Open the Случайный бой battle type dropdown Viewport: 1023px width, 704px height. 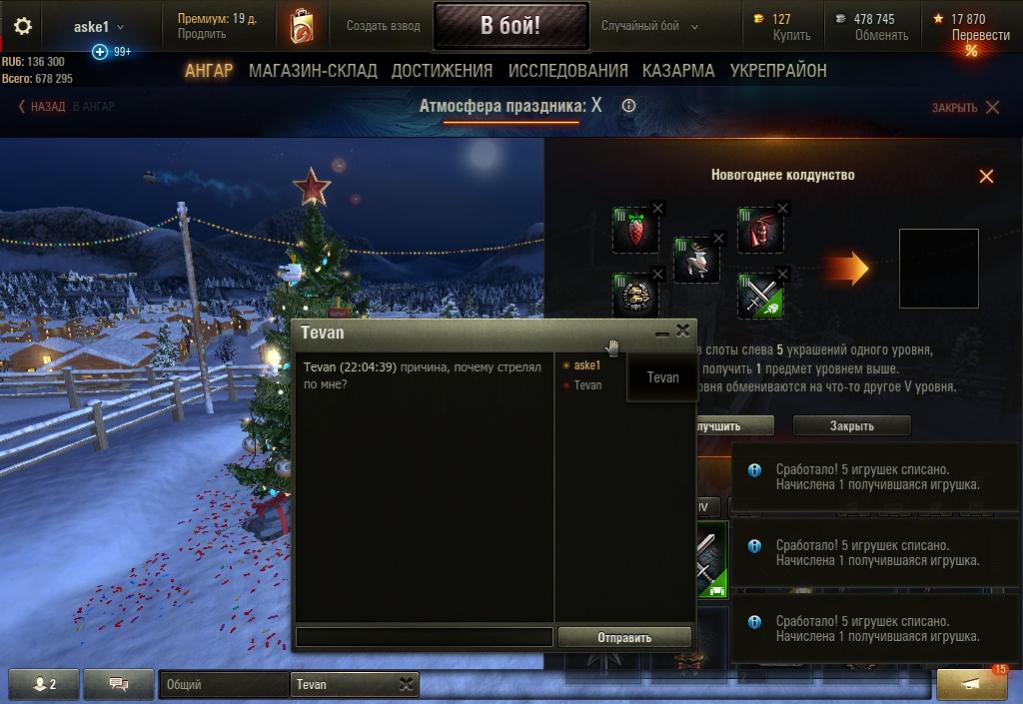point(650,27)
